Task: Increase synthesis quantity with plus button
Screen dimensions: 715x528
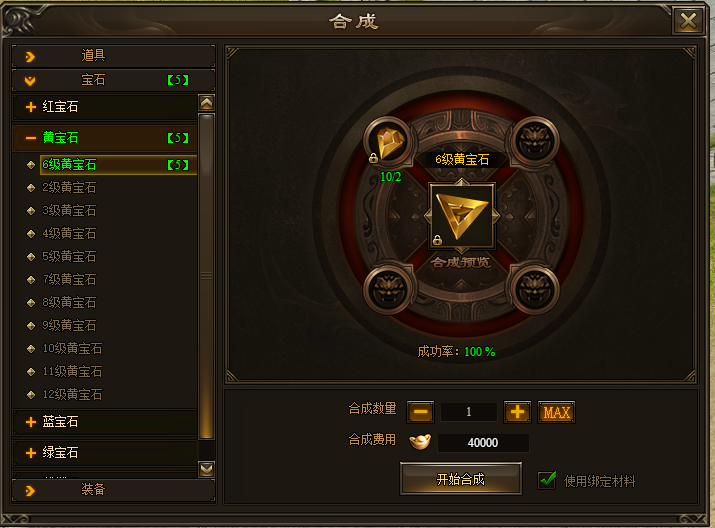Action: click(x=517, y=412)
